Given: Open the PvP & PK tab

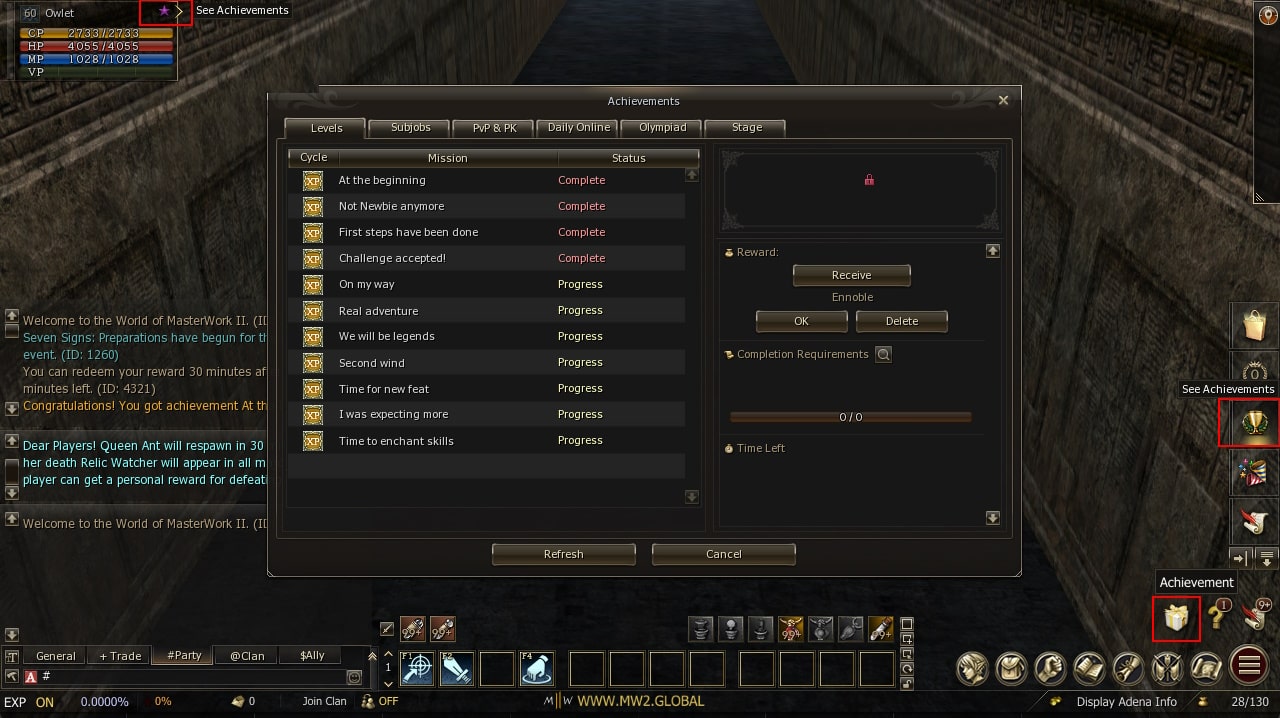Looking at the screenshot, I should [x=494, y=128].
